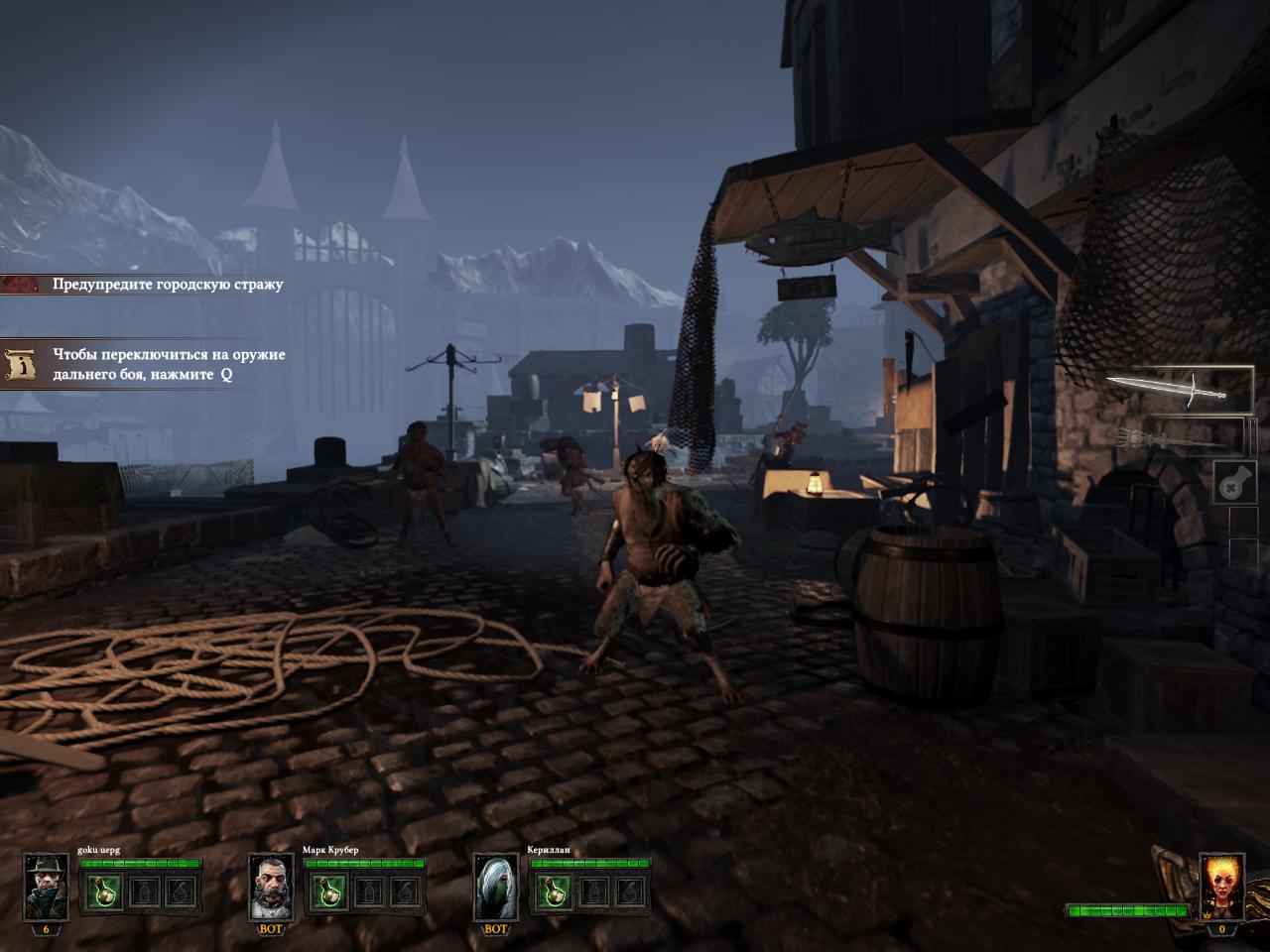
Task: Click your own flame-haired wizard portrait
Action: (x=1221, y=886)
